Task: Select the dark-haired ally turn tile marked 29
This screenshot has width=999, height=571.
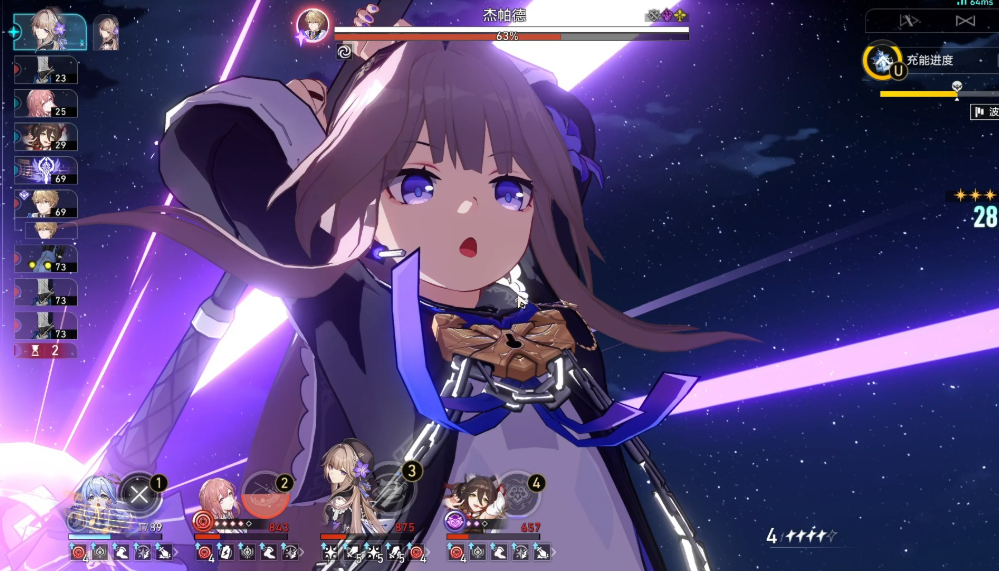Action: (46, 137)
